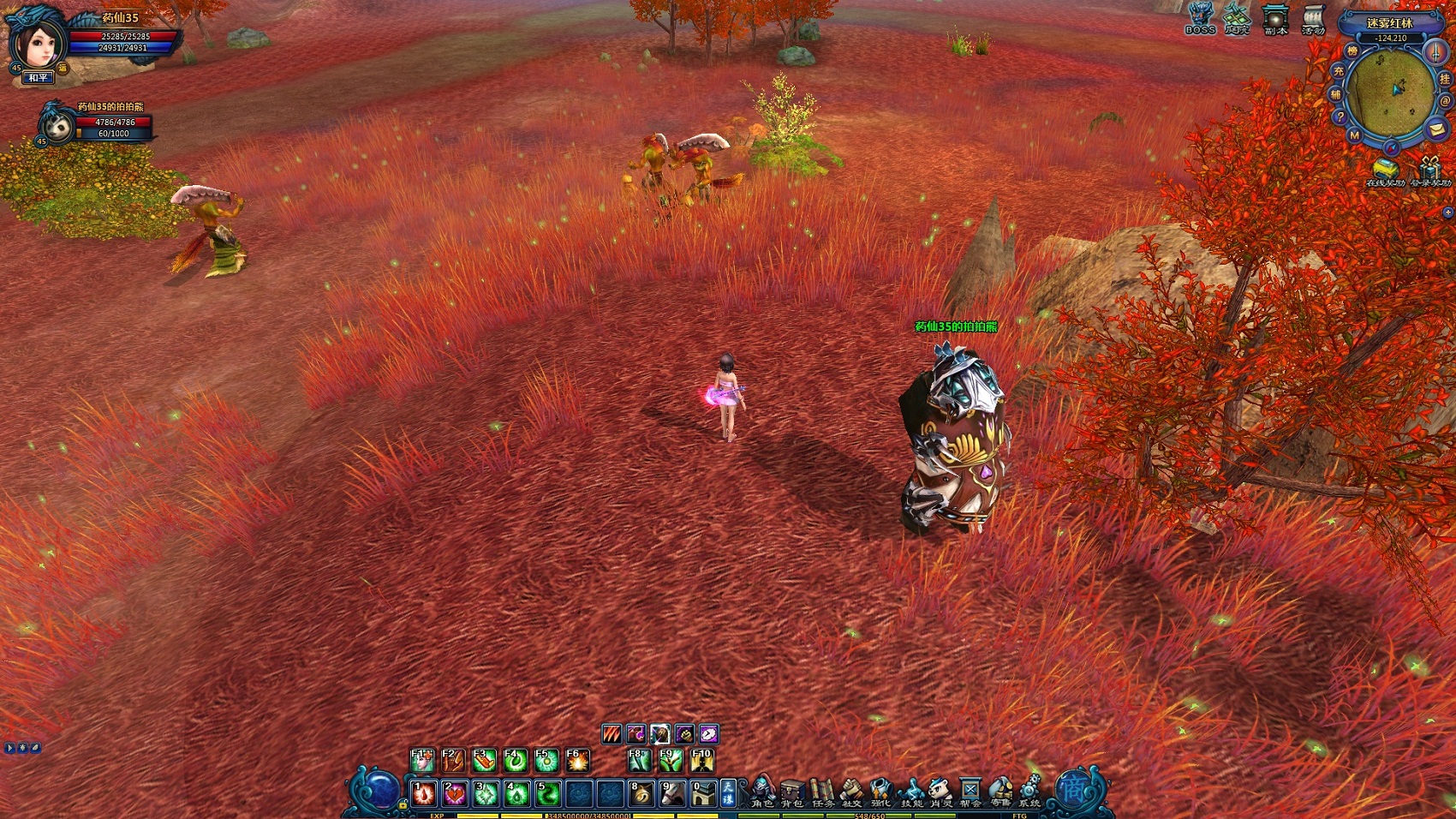This screenshot has width=1456, height=819.
Task: Click the minimap showing 迷雾红林
Action: click(x=1389, y=88)
